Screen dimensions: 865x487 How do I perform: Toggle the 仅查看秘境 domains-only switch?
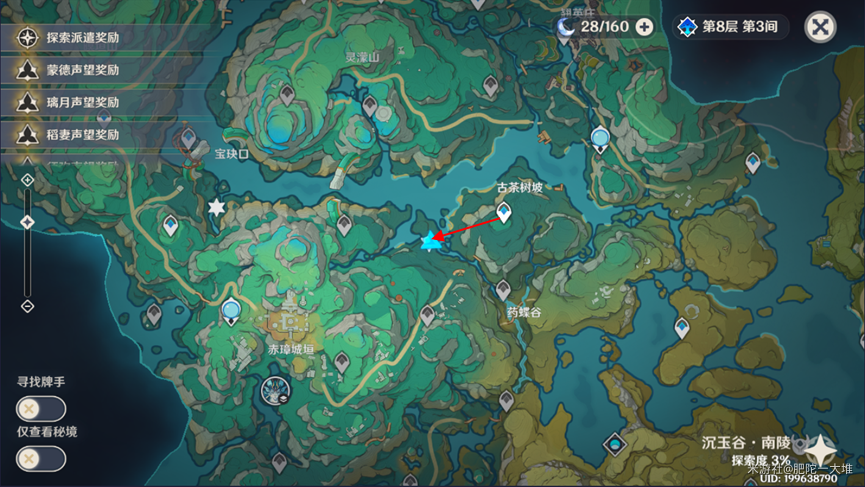point(41,458)
